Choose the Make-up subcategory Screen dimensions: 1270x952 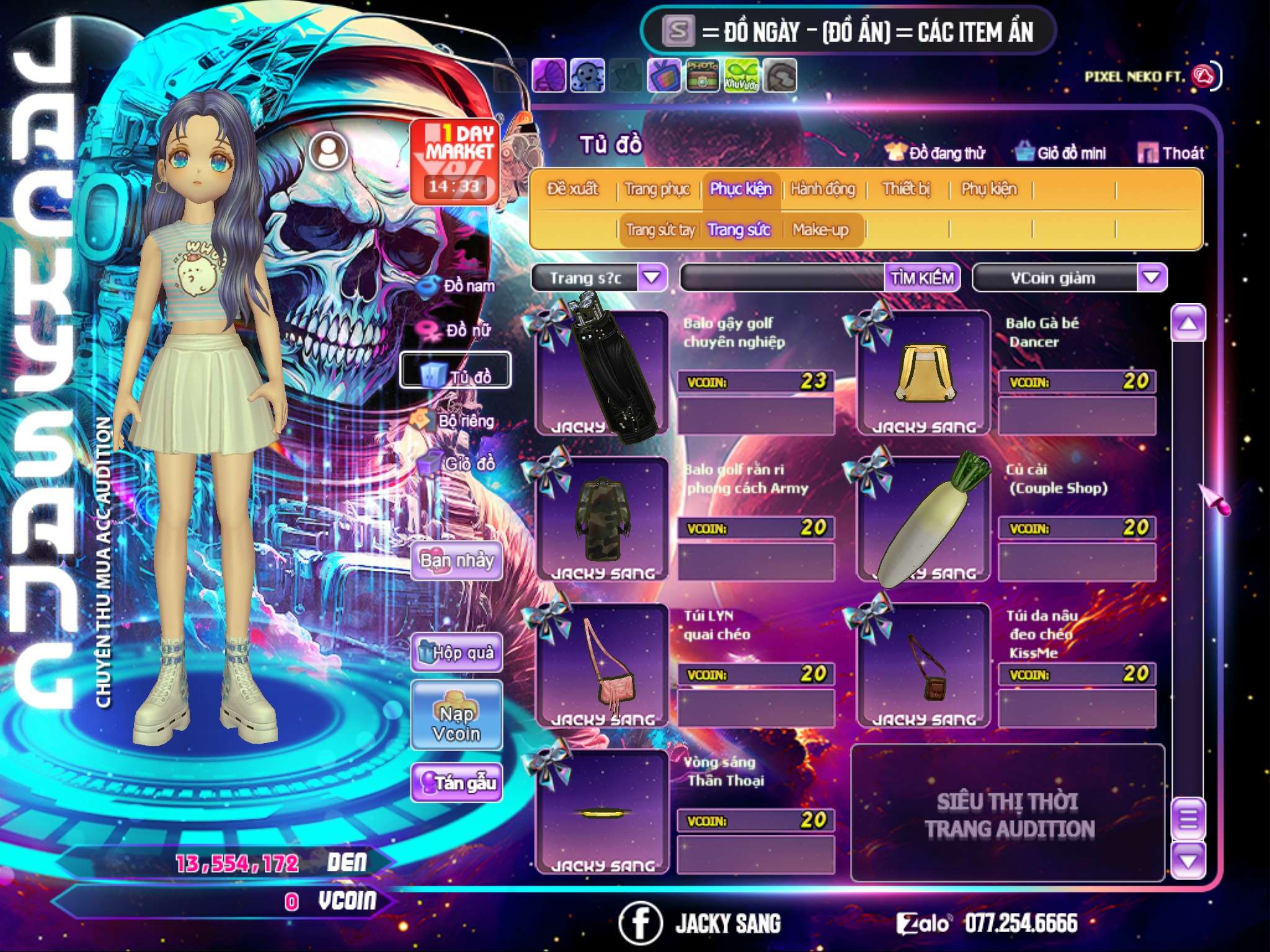820,230
